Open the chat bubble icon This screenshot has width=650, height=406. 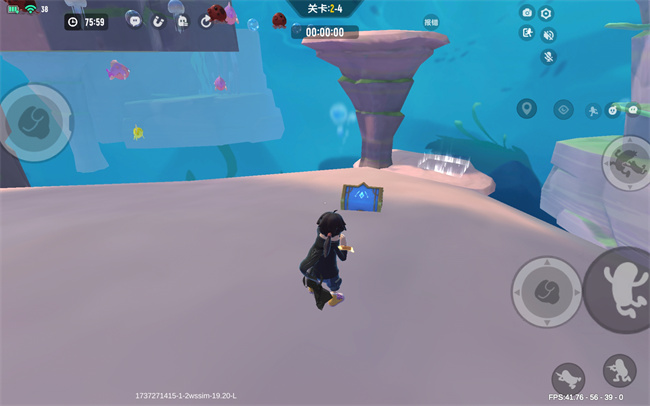coord(133,20)
